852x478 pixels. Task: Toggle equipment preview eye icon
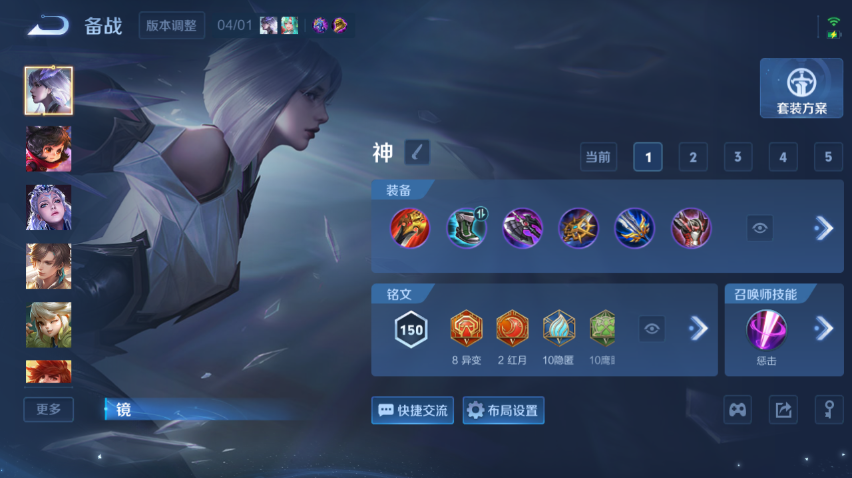click(760, 228)
